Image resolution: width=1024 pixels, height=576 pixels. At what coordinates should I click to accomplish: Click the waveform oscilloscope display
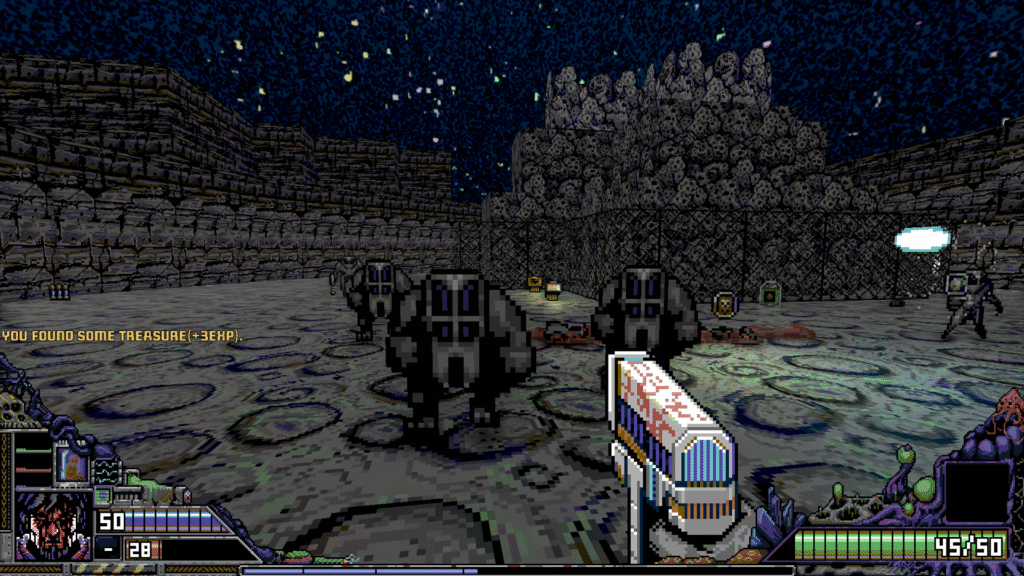(105, 469)
